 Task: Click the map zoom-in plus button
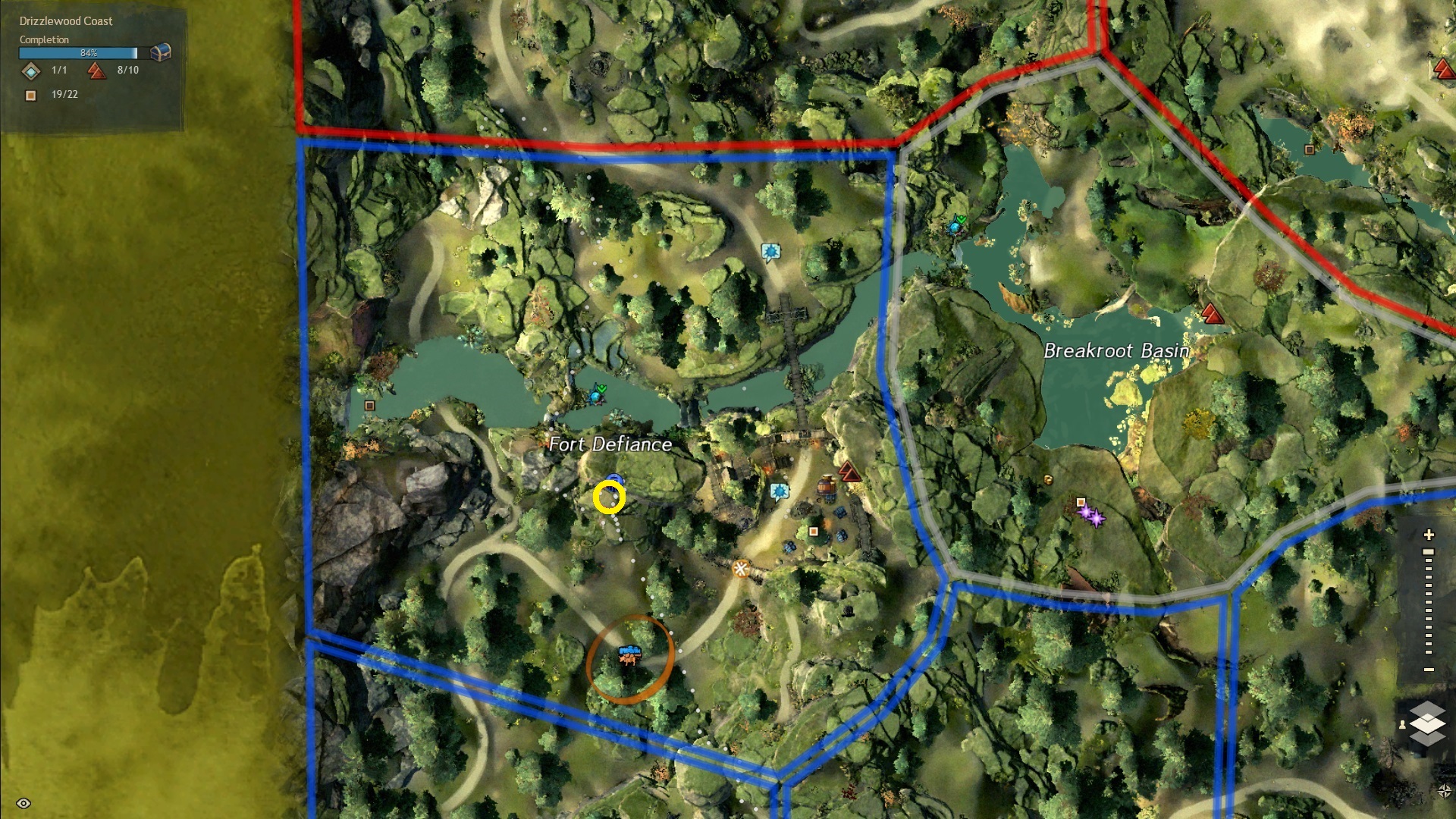(x=1429, y=535)
